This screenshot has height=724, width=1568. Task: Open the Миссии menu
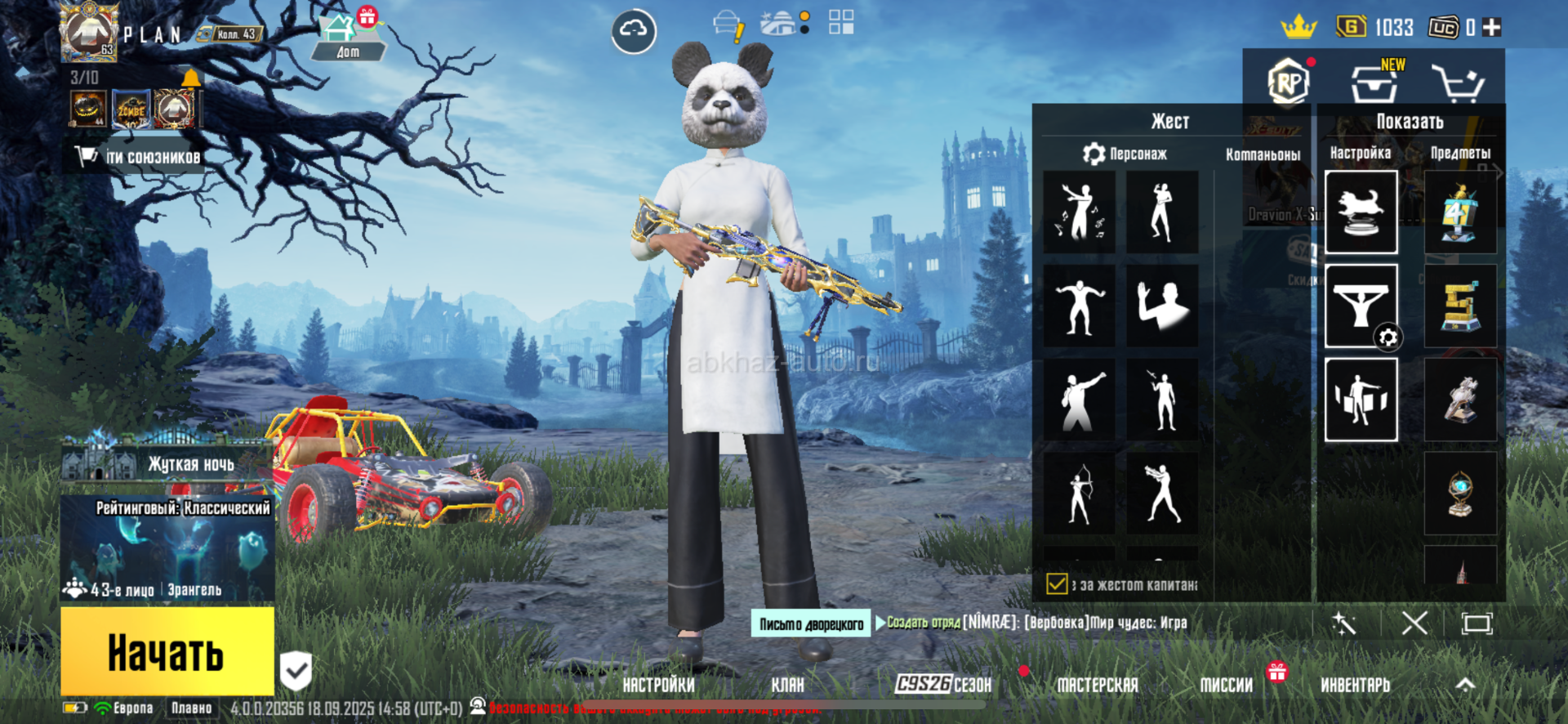pos(1226,685)
